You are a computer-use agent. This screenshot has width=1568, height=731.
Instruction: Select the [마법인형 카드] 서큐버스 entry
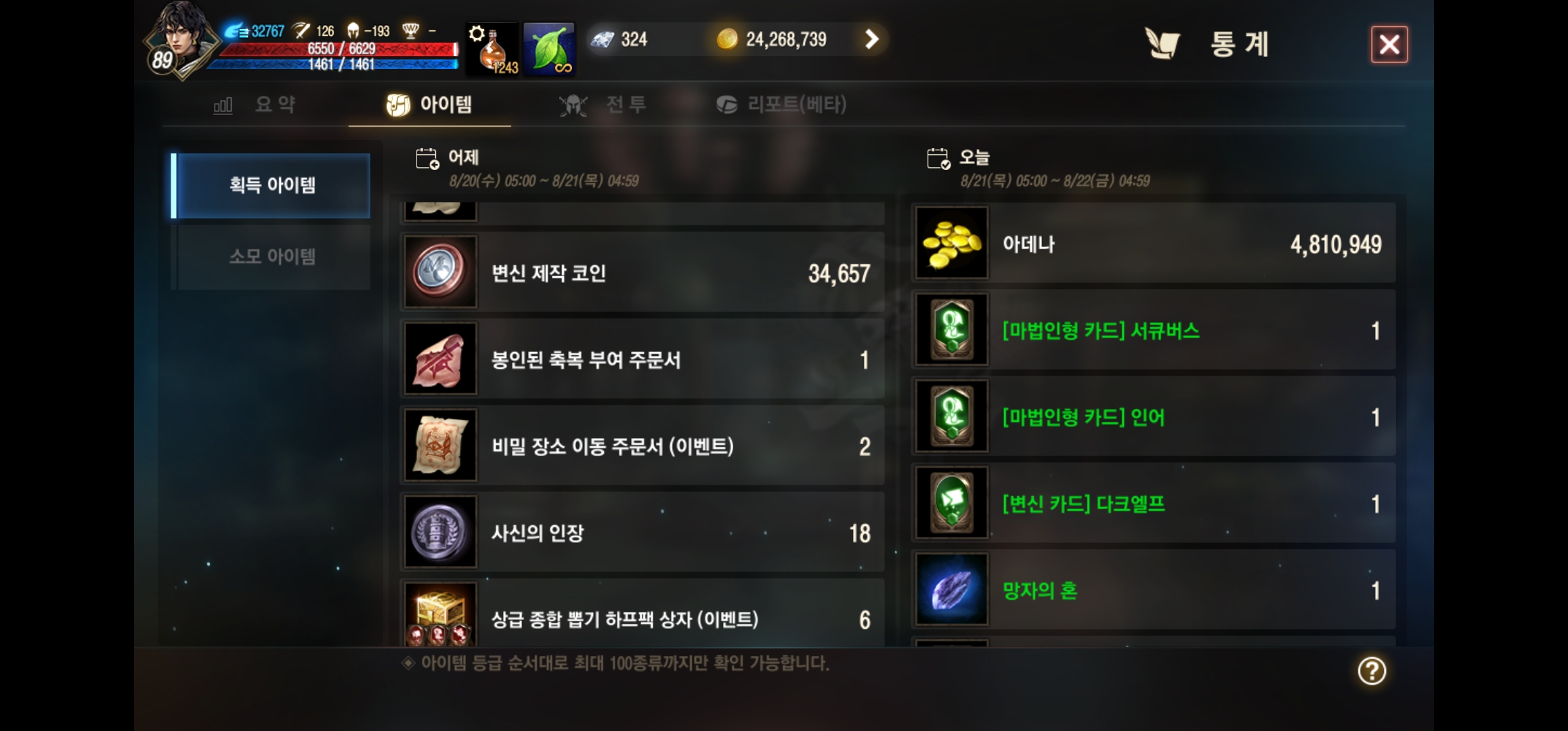pos(1151,331)
